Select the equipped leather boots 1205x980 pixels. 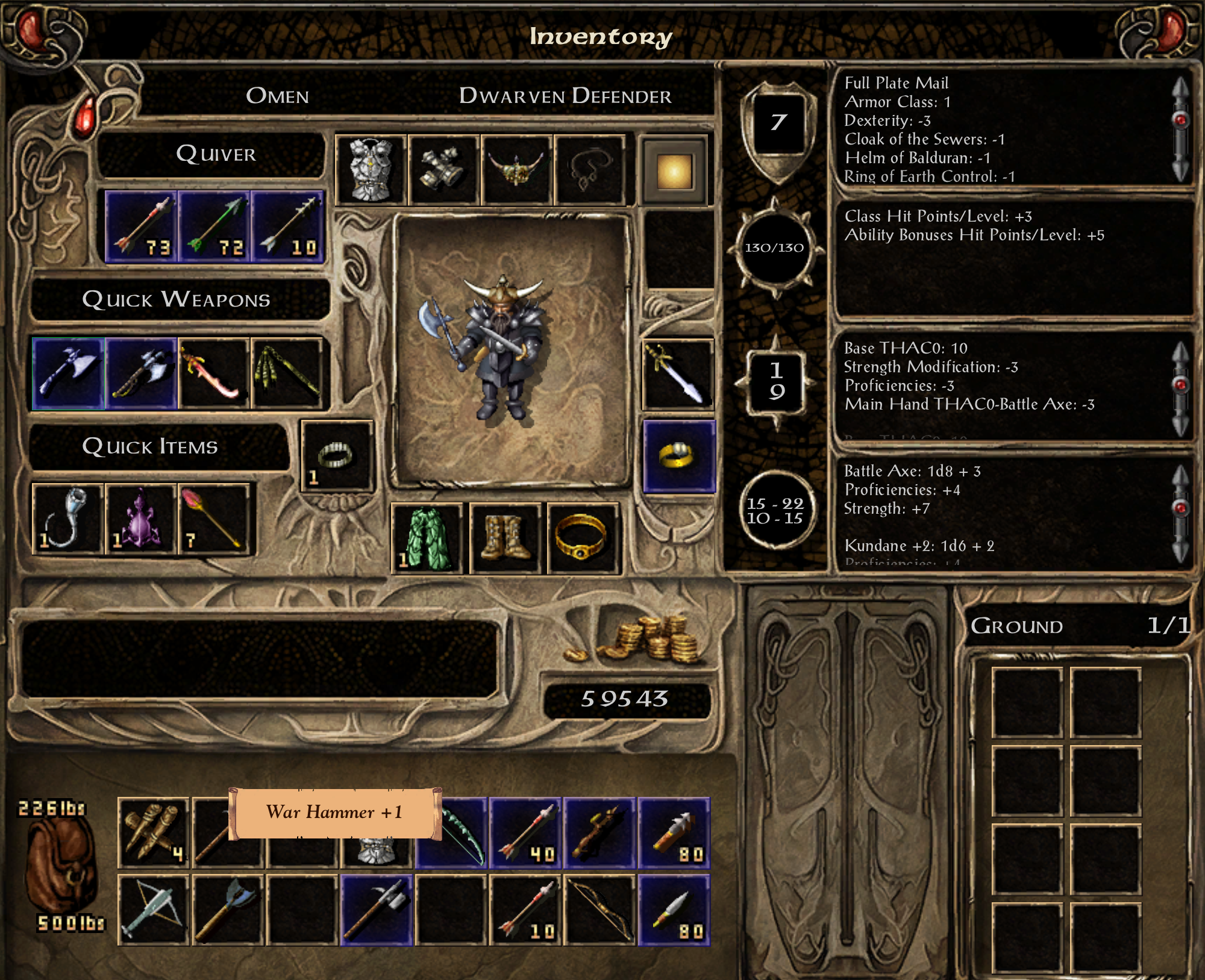tap(505, 538)
